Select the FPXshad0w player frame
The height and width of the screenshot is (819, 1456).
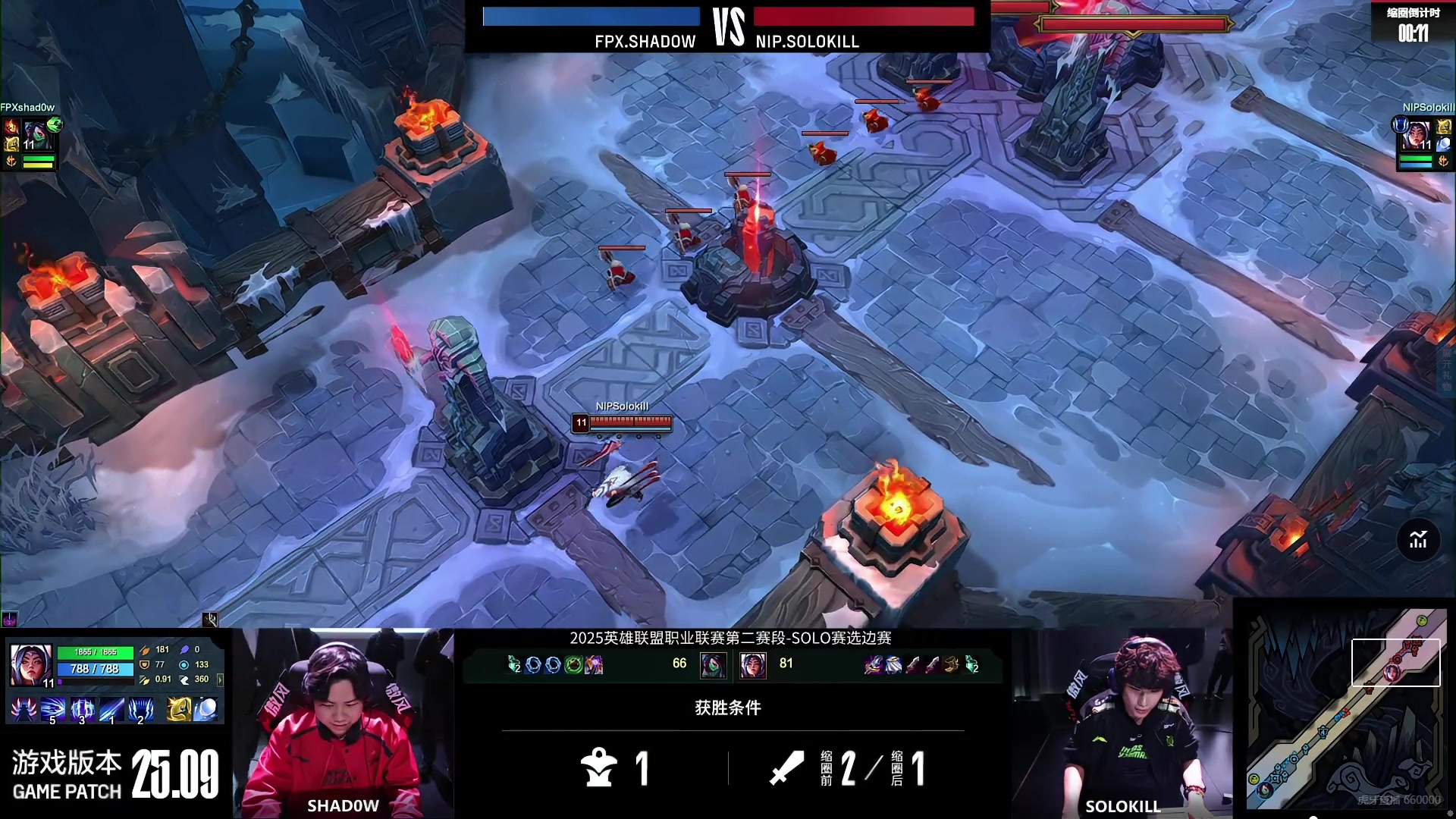30,142
